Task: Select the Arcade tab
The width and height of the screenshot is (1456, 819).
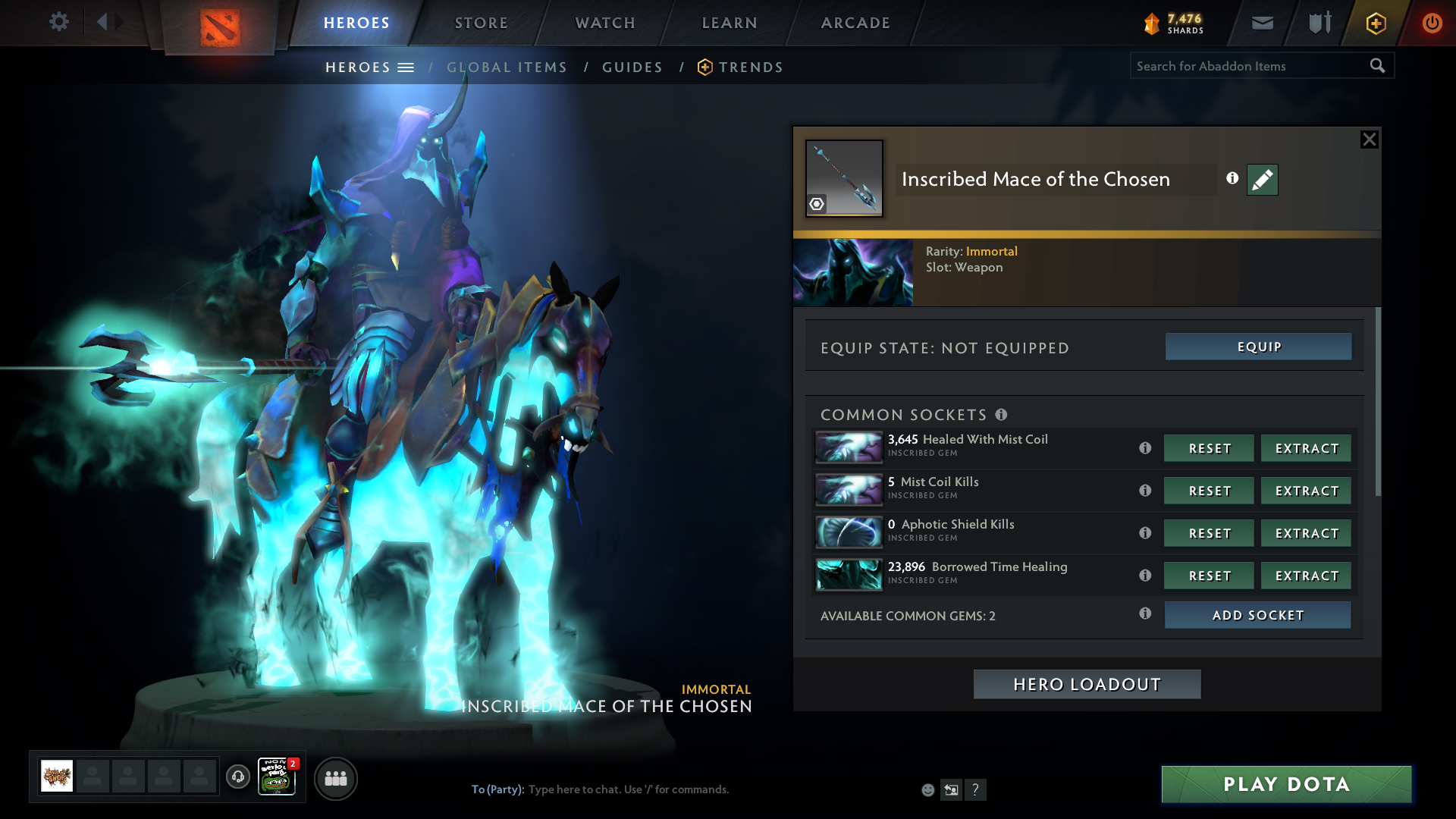Action: tap(855, 23)
